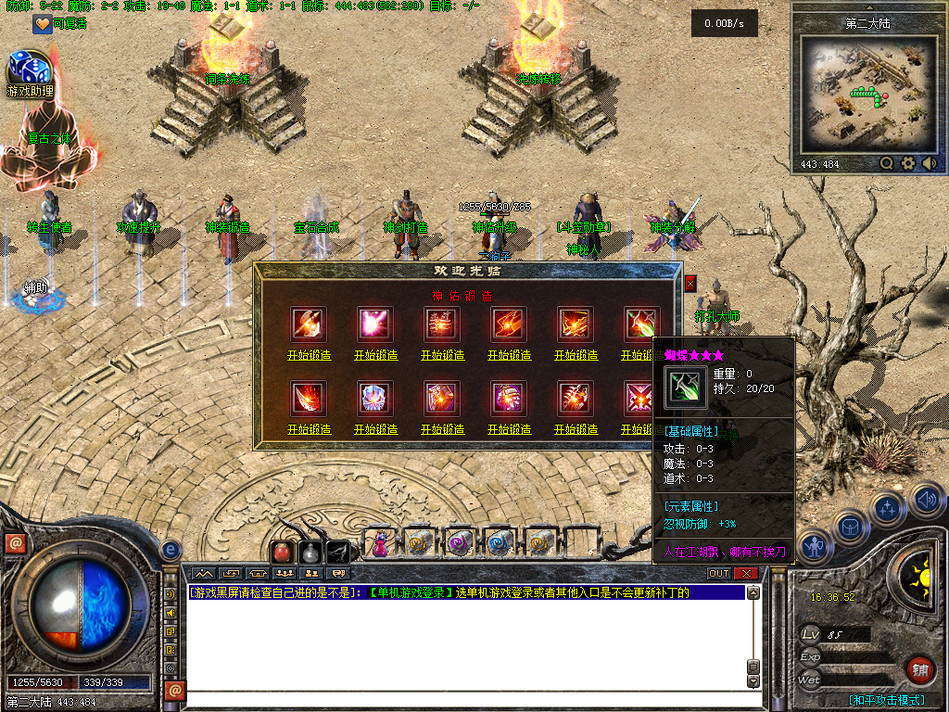Open the minimap gear settings
949x712 pixels.
tap(908, 164)
